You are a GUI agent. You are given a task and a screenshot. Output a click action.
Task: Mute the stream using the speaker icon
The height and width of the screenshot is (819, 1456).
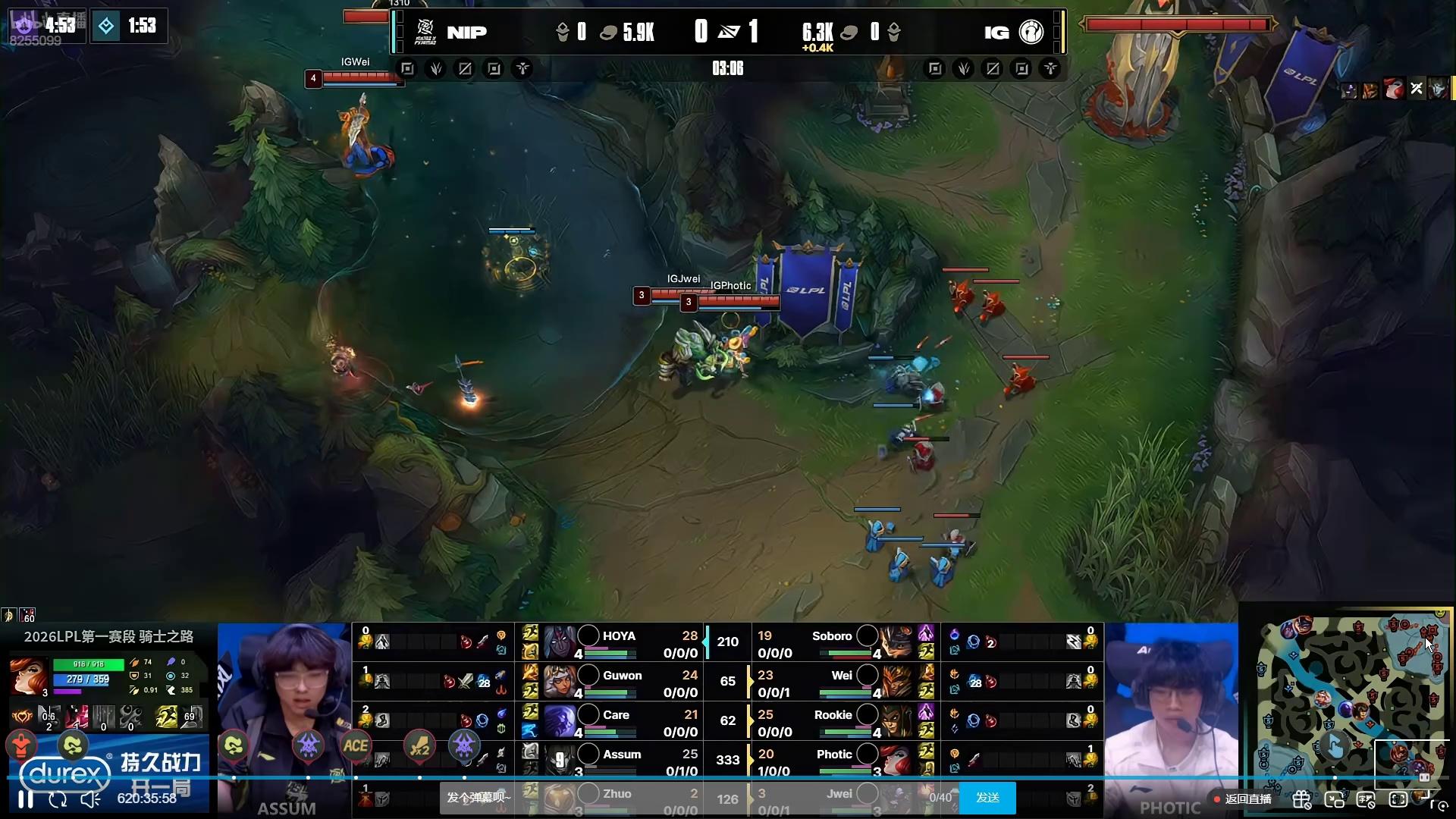pyautogui.click(x=90, y=799)
